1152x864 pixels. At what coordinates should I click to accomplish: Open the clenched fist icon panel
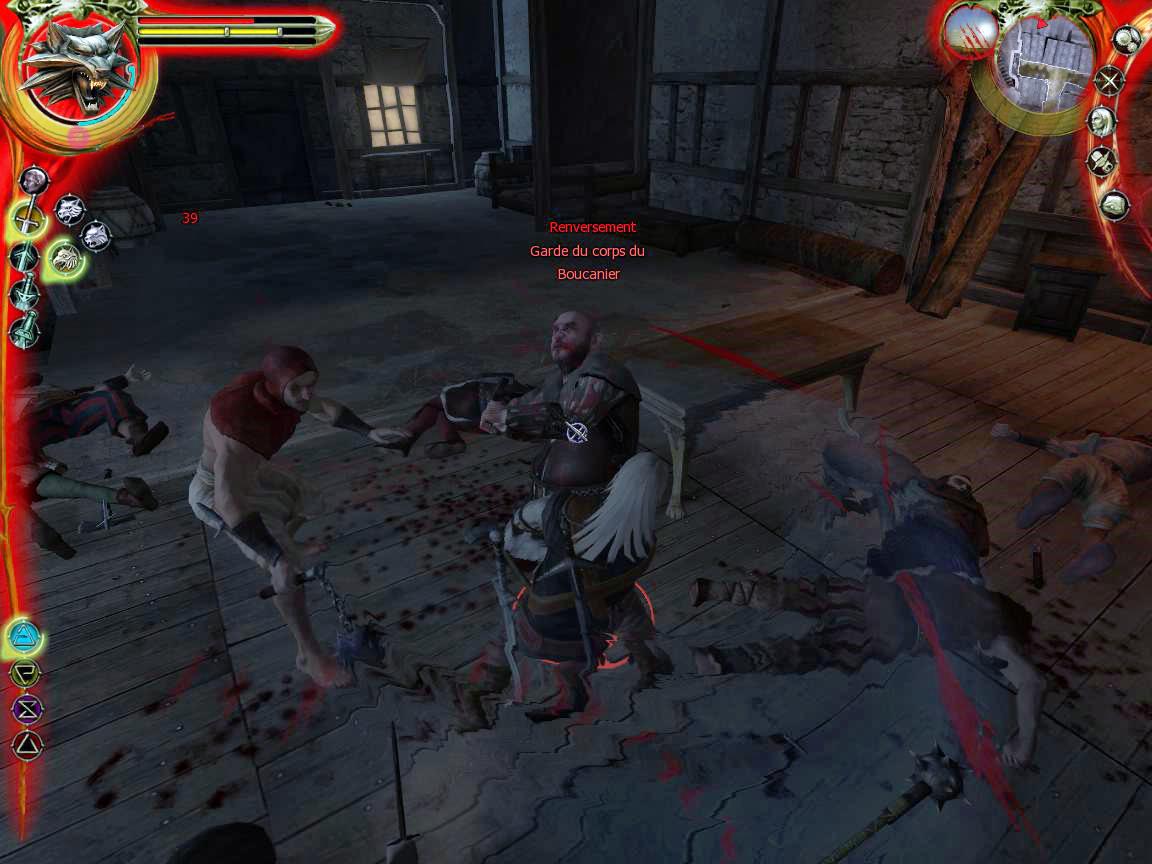pyautogui.click(x=1114, y=205)
